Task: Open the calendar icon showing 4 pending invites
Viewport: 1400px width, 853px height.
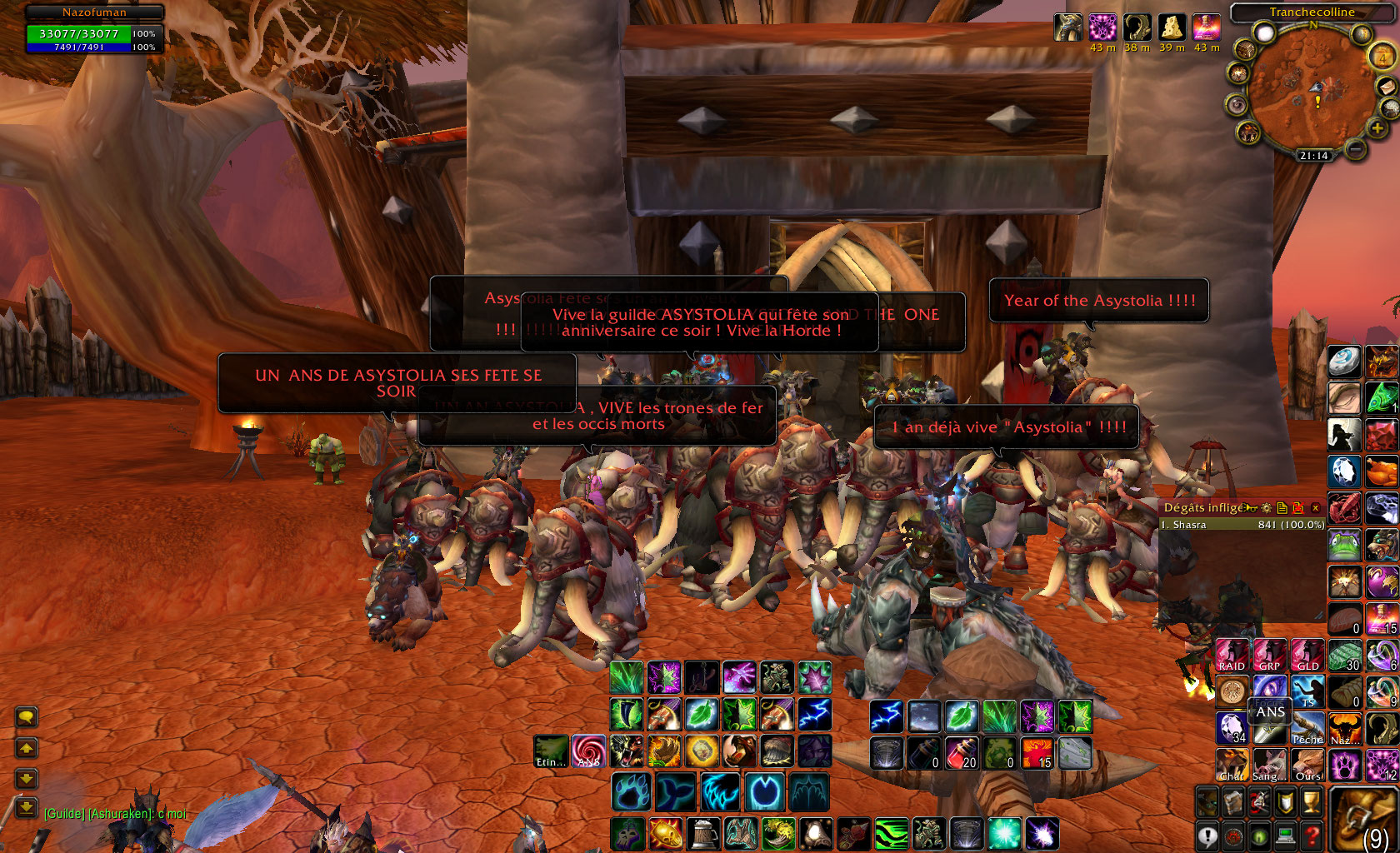Action: [1382, 58]
